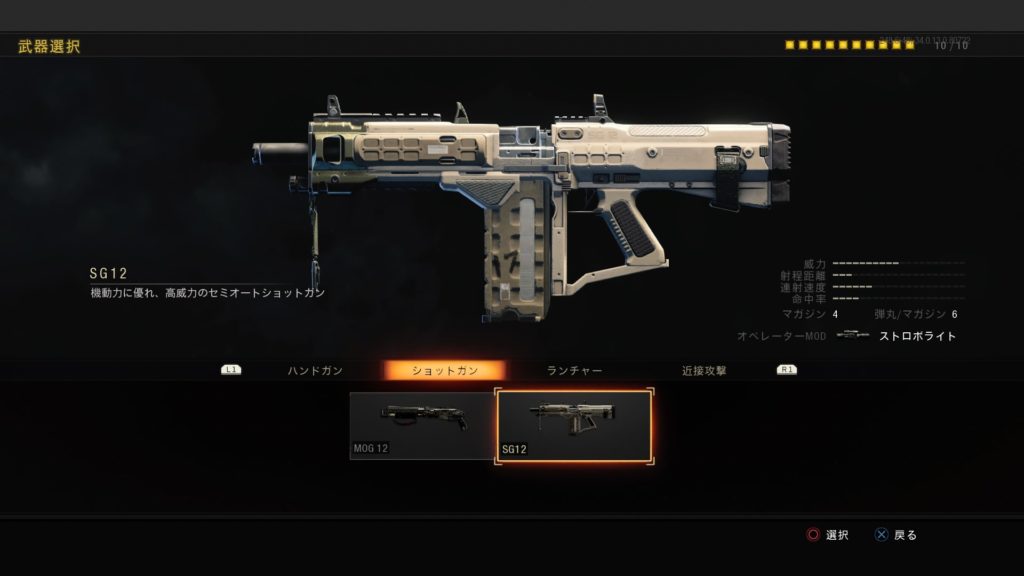Go back with the 戻る label

(905, 535)
